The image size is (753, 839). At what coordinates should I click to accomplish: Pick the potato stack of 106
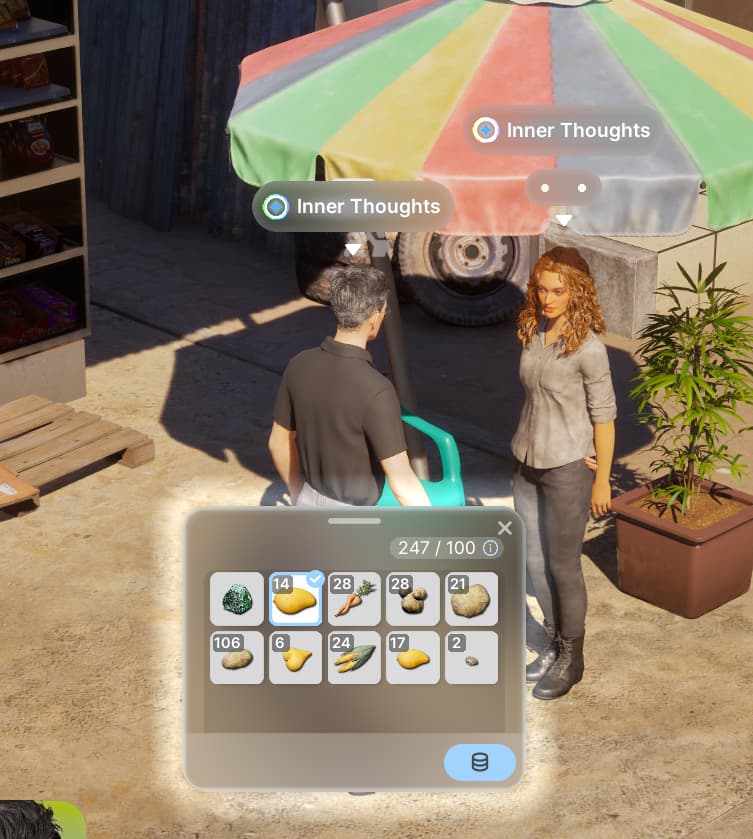237,658
